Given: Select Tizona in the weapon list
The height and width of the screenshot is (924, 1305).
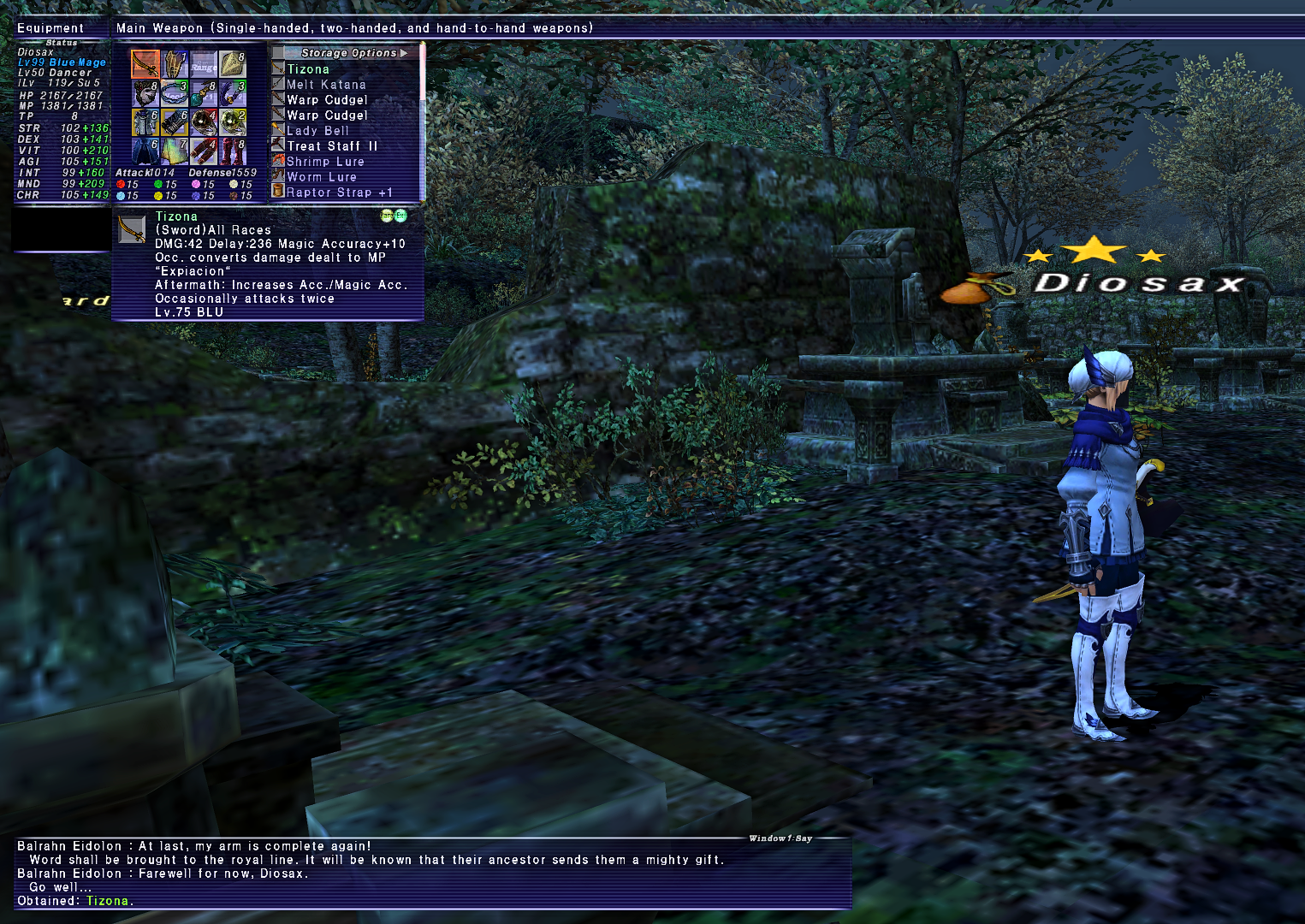Looking at the screenshot, I should tap(308, 69).
